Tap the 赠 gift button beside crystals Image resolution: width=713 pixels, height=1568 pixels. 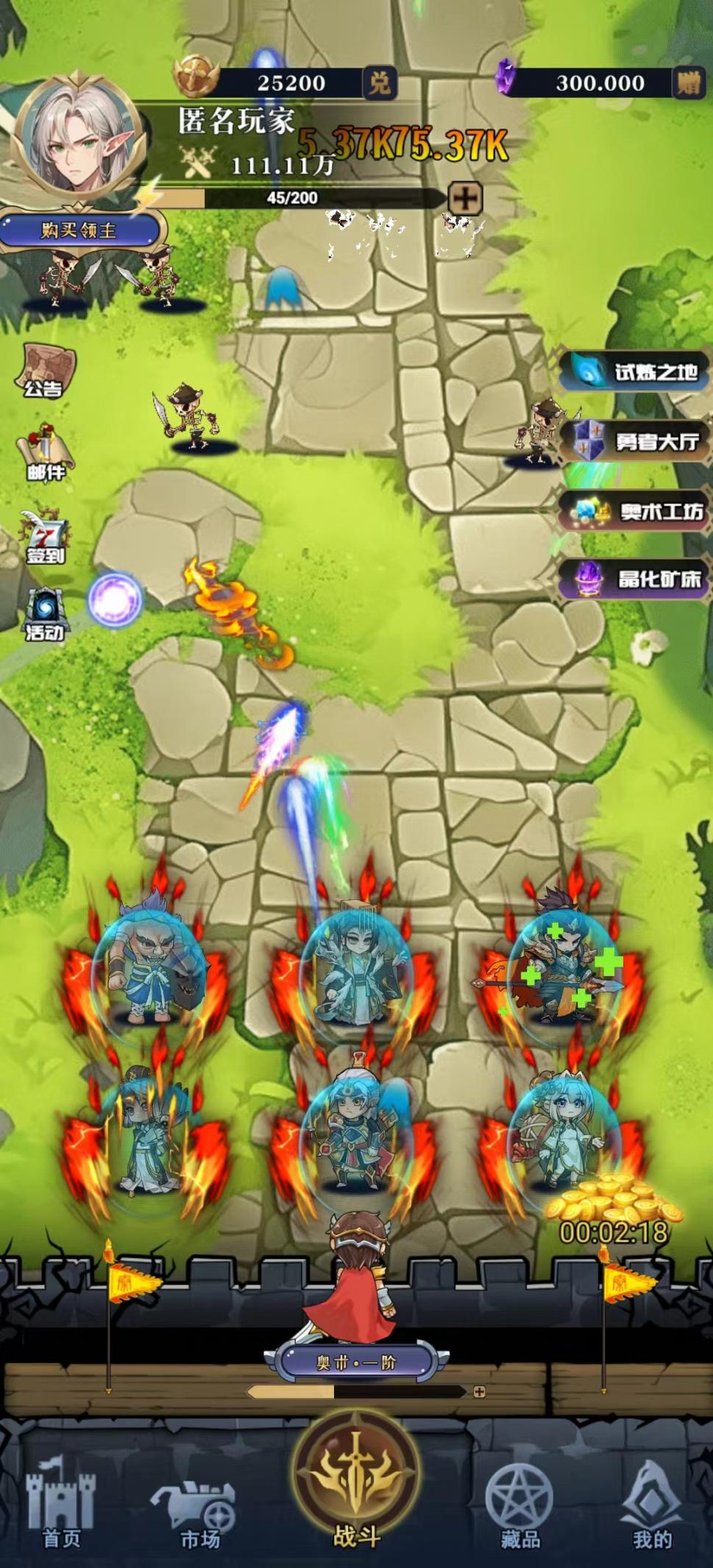pyautogui.click(x=689, y=83)
